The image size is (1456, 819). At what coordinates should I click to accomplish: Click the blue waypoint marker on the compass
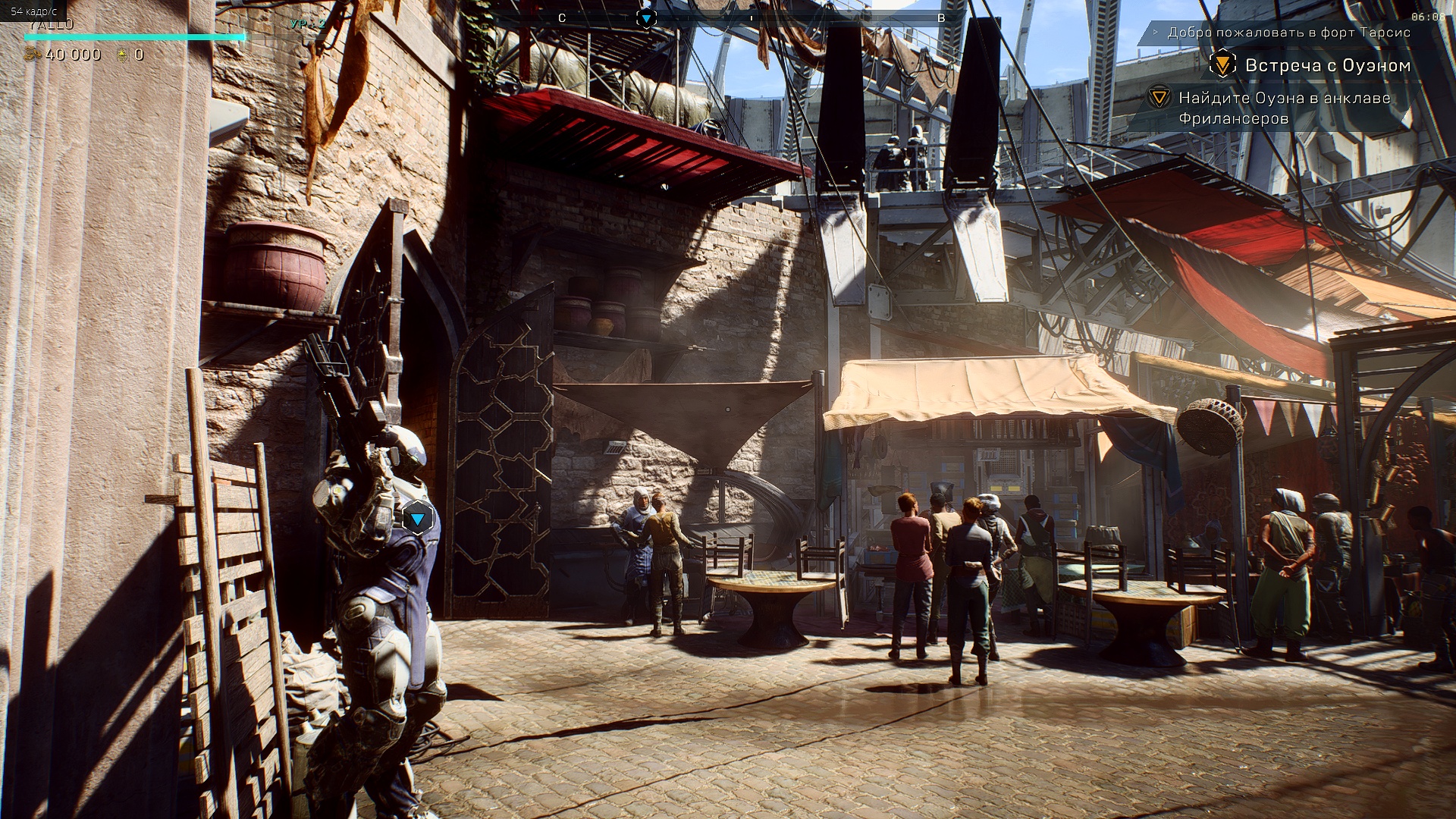tap(646, 17)
